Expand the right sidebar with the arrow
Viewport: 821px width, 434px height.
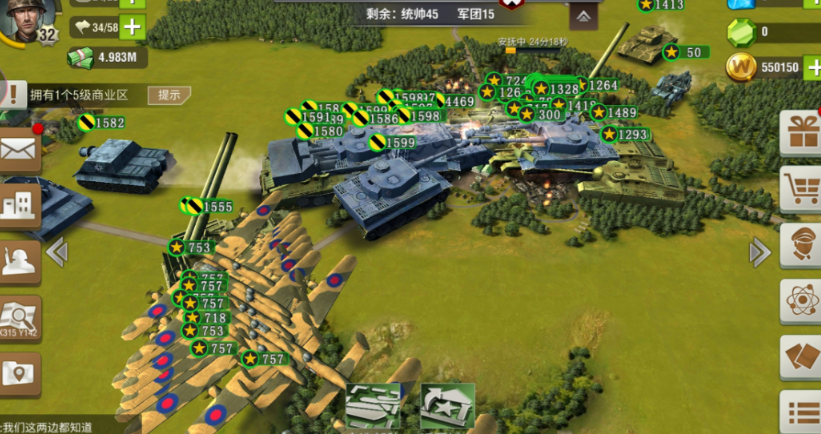click(x=760, y=252)
